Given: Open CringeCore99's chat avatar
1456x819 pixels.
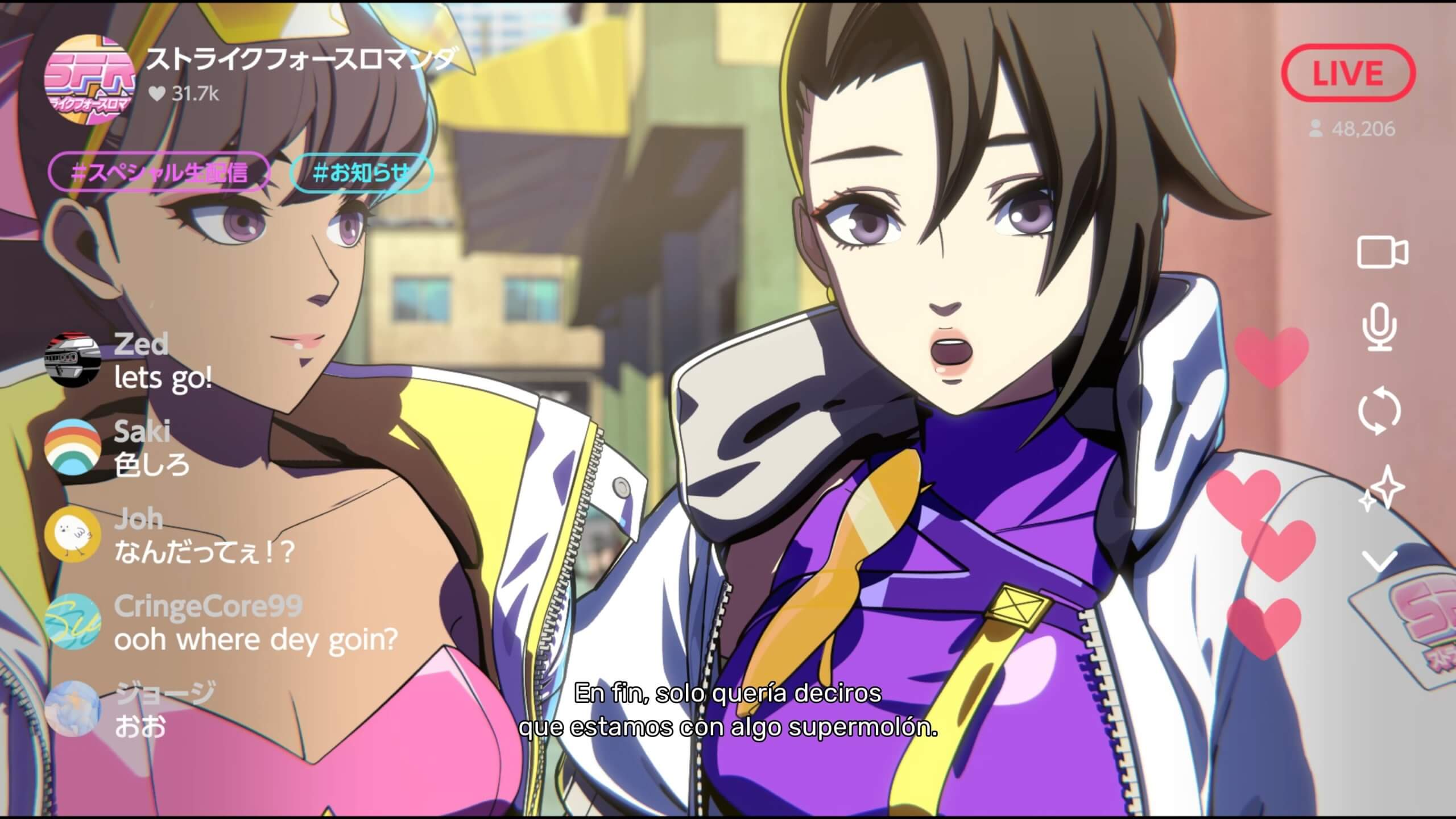Looking at the screenshot, I should (73, 622).
